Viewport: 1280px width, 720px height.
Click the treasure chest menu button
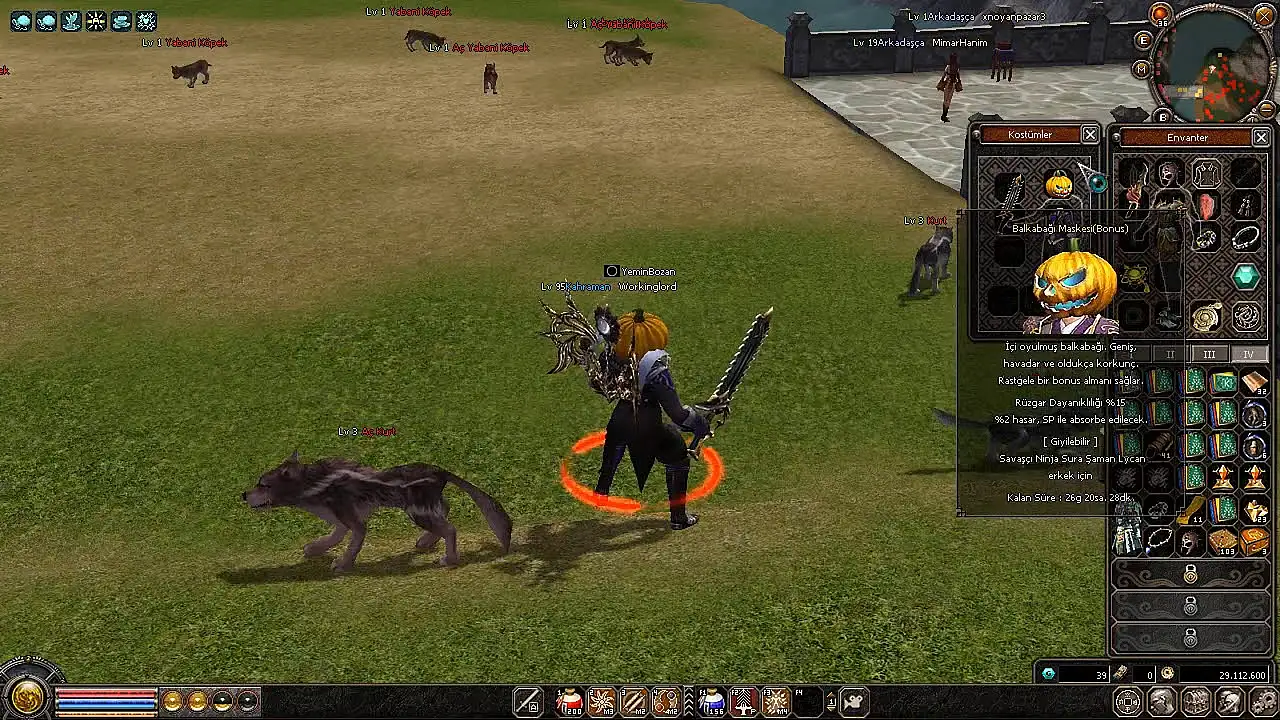pyautogui.click(x=1196, y=702)
